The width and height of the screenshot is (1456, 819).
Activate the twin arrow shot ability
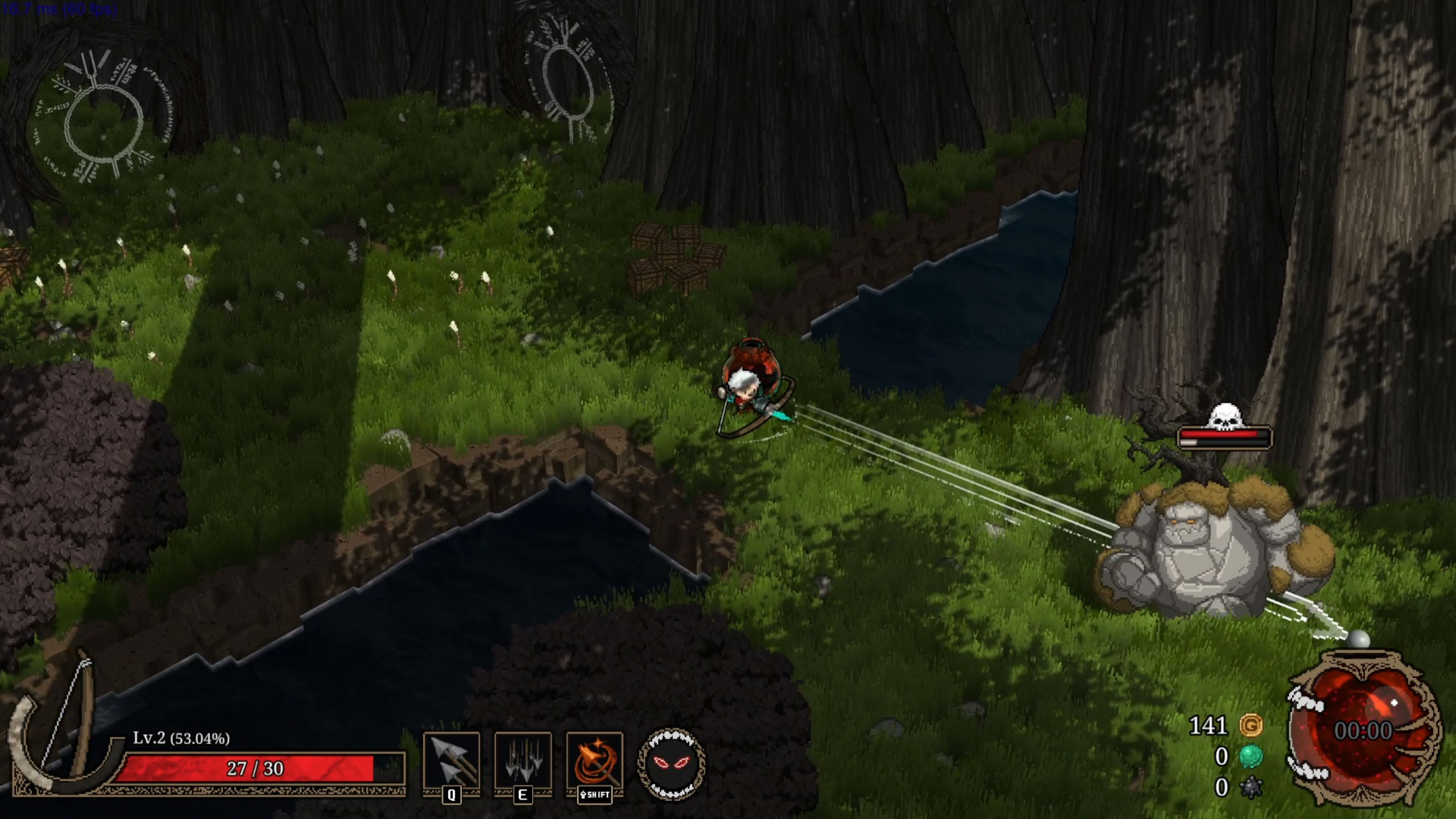(x=452, y=760)
